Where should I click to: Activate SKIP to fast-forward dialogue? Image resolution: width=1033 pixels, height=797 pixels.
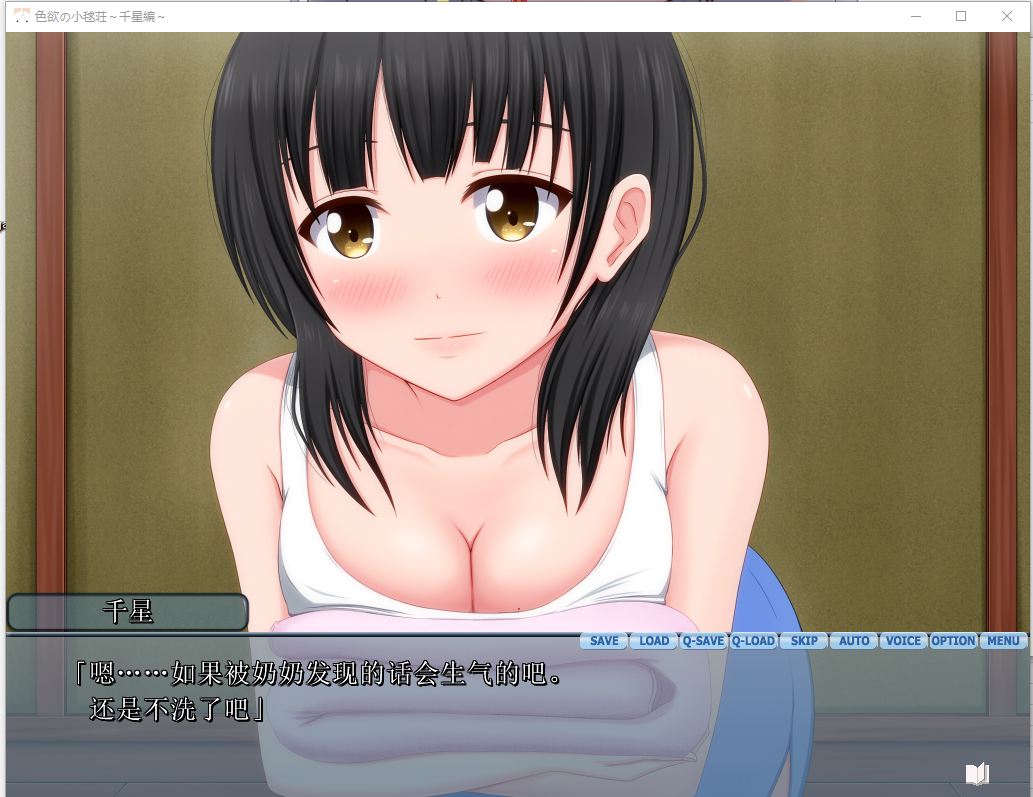(804, 641)
